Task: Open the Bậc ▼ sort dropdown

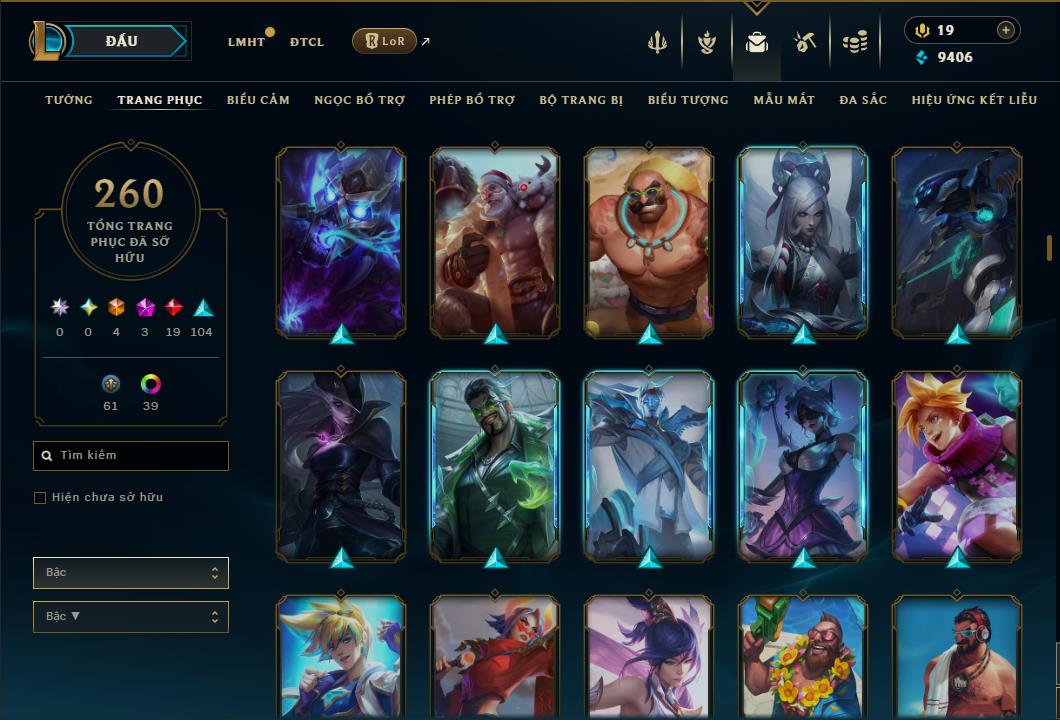Action: pos(131,617)
